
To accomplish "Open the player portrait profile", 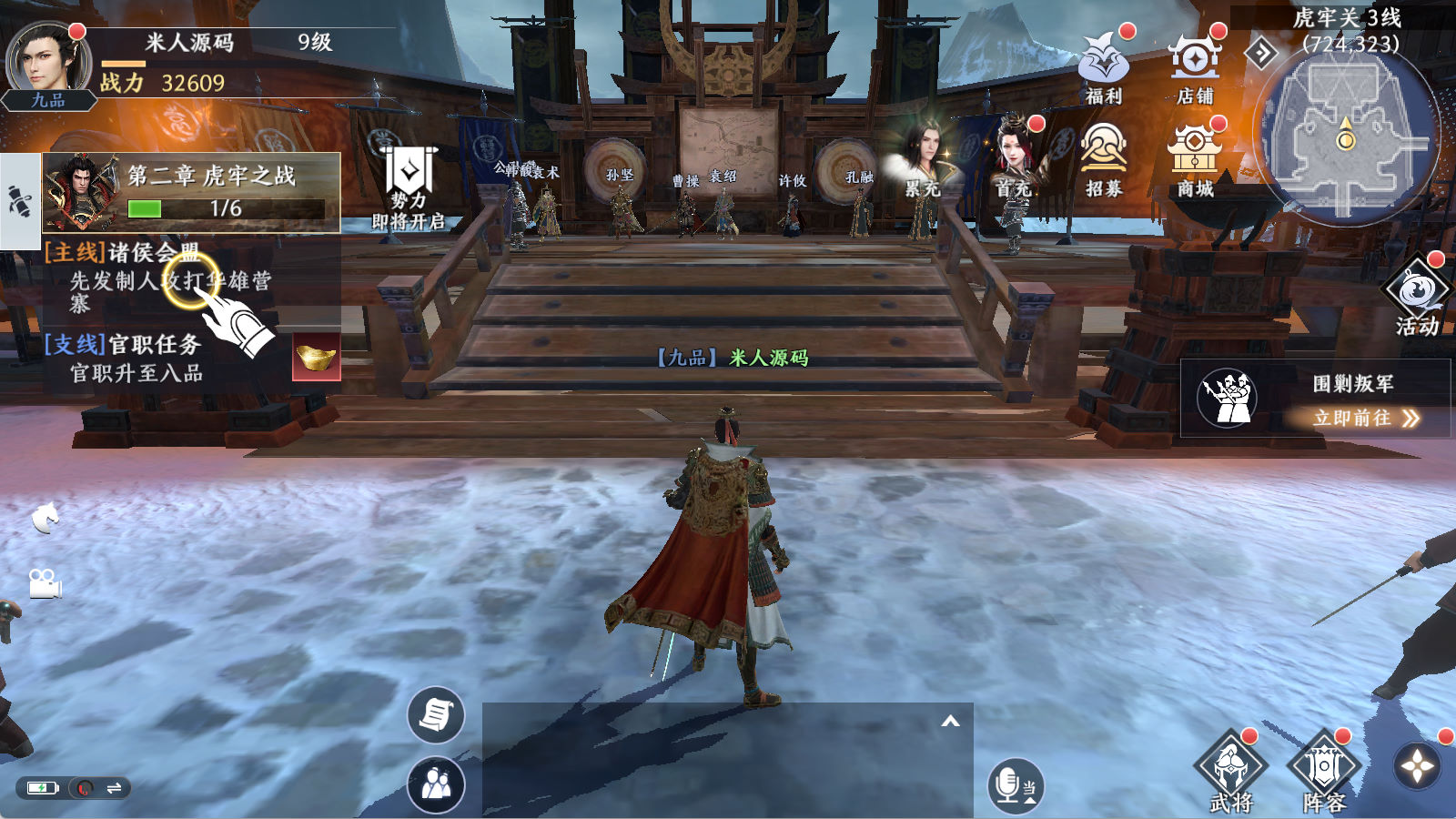I will pos(47,60).
